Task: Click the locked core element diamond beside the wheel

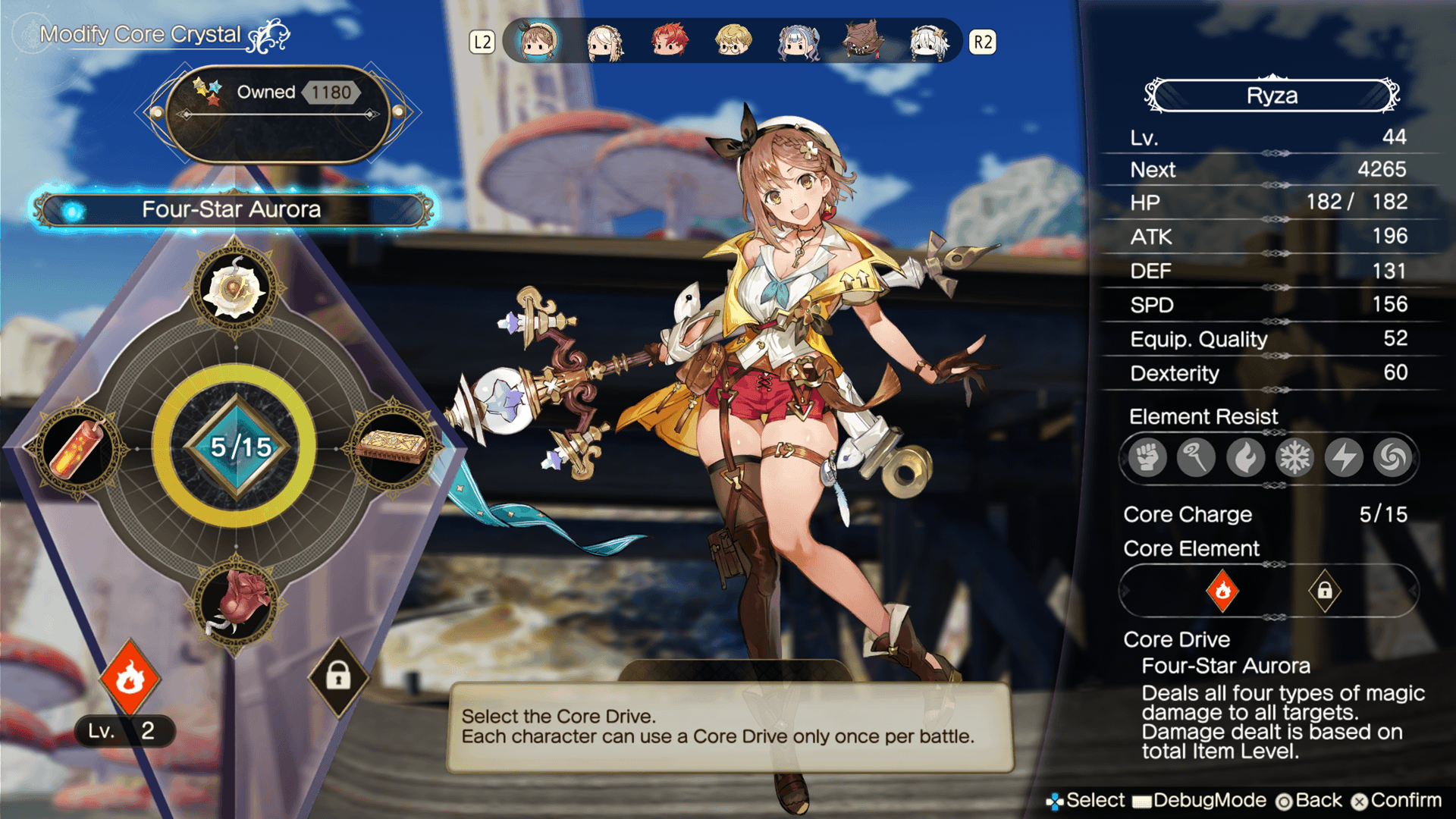Action: [338, 676]
